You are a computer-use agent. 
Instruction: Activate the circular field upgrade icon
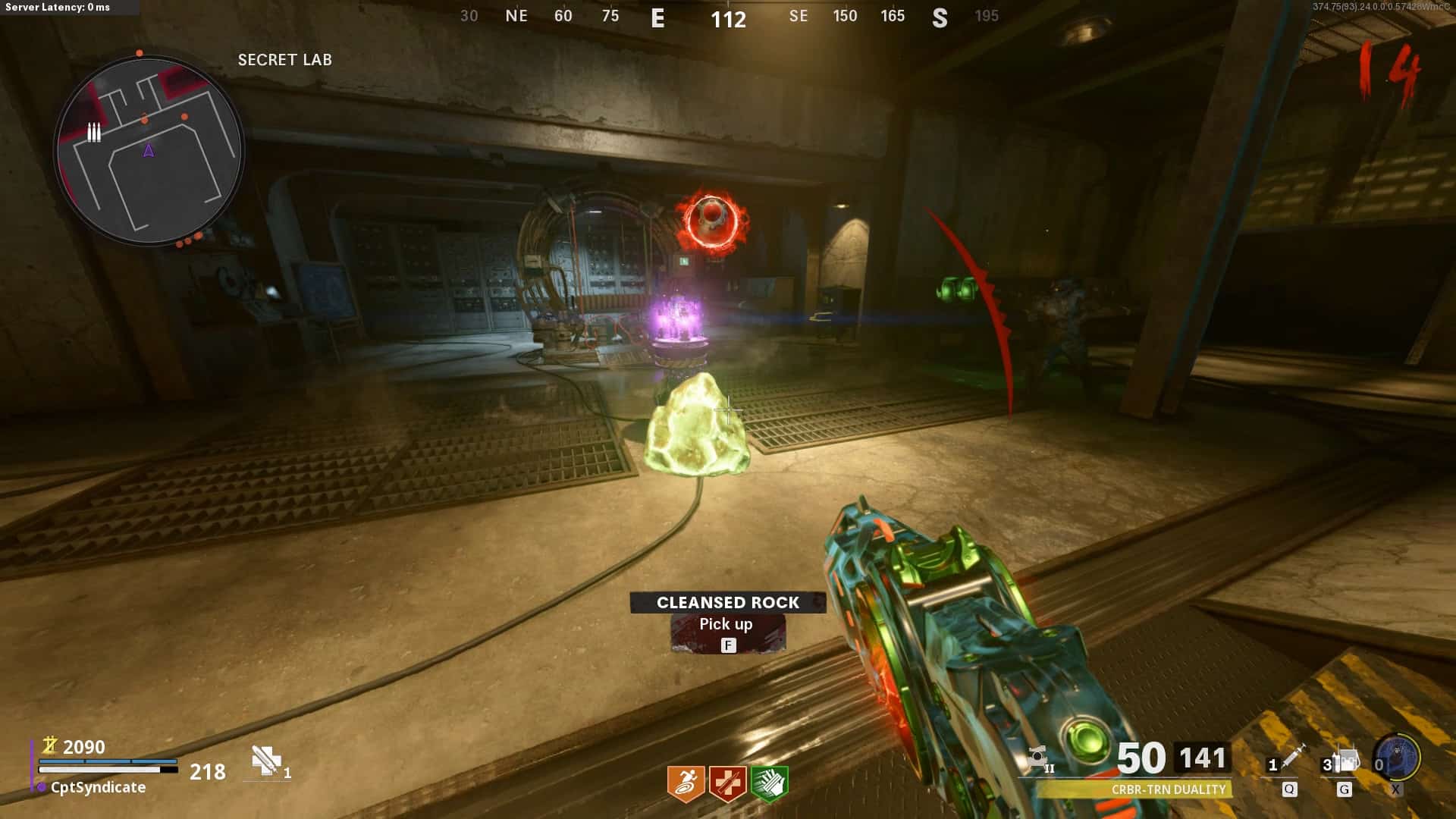tap(1398, 757)
